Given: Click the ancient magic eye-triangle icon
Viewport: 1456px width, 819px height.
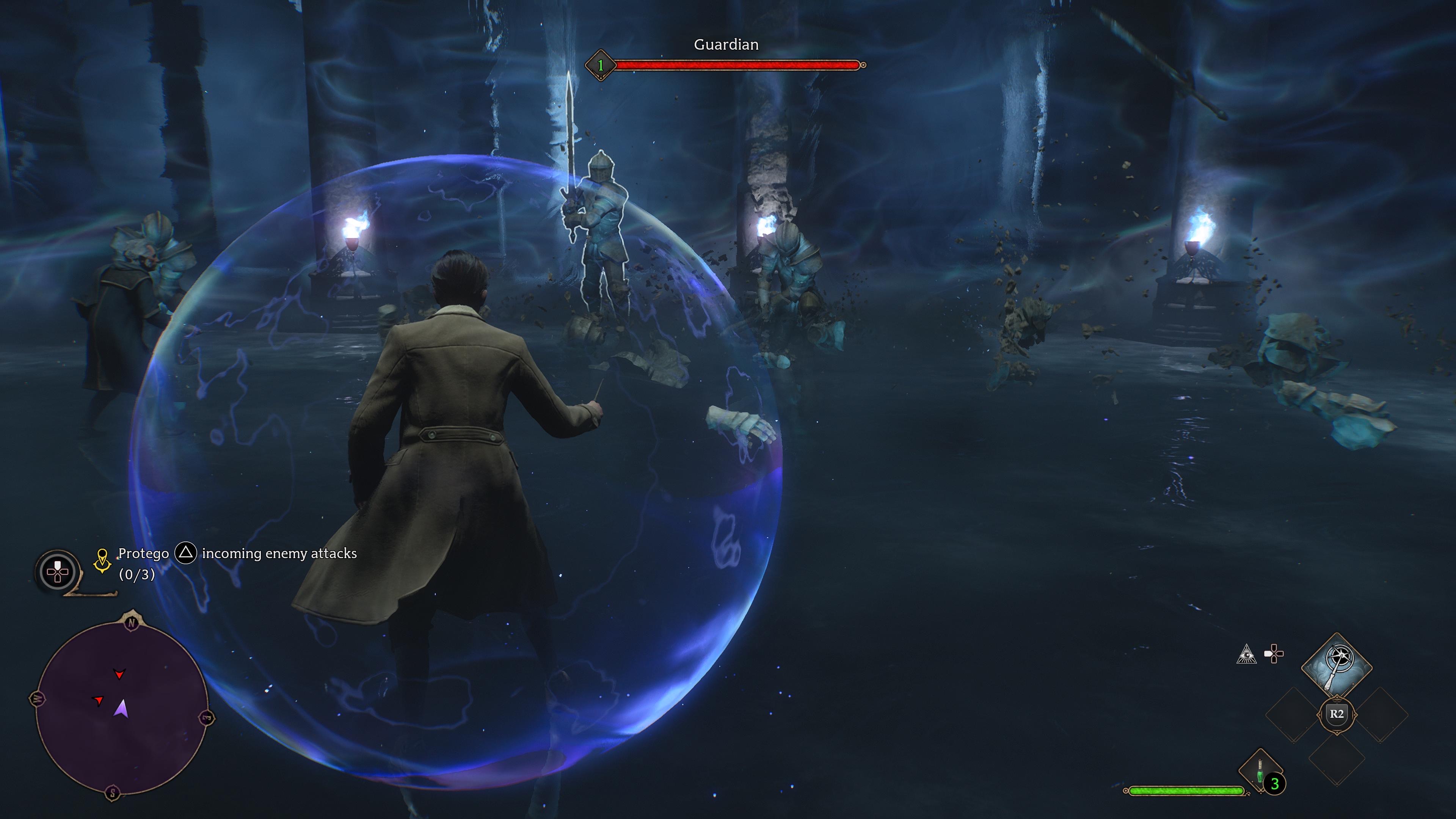Looking at the screenshot, I should click(x=1247, y=654).
